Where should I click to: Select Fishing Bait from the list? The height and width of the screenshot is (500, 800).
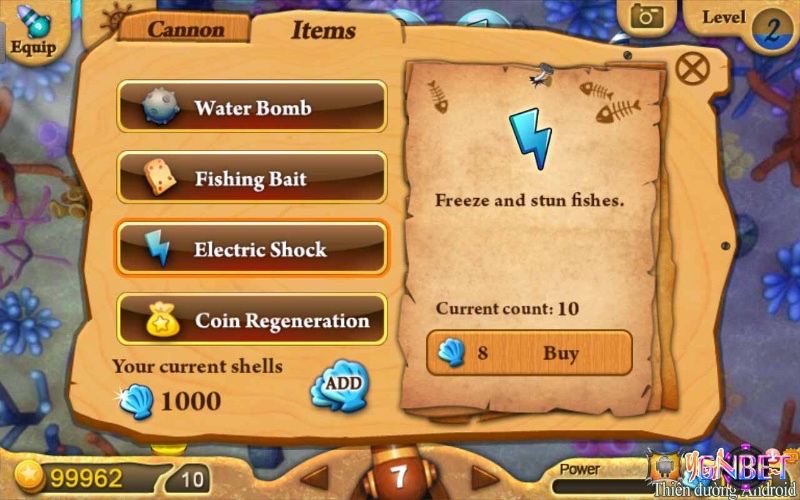tap(252, 178)
